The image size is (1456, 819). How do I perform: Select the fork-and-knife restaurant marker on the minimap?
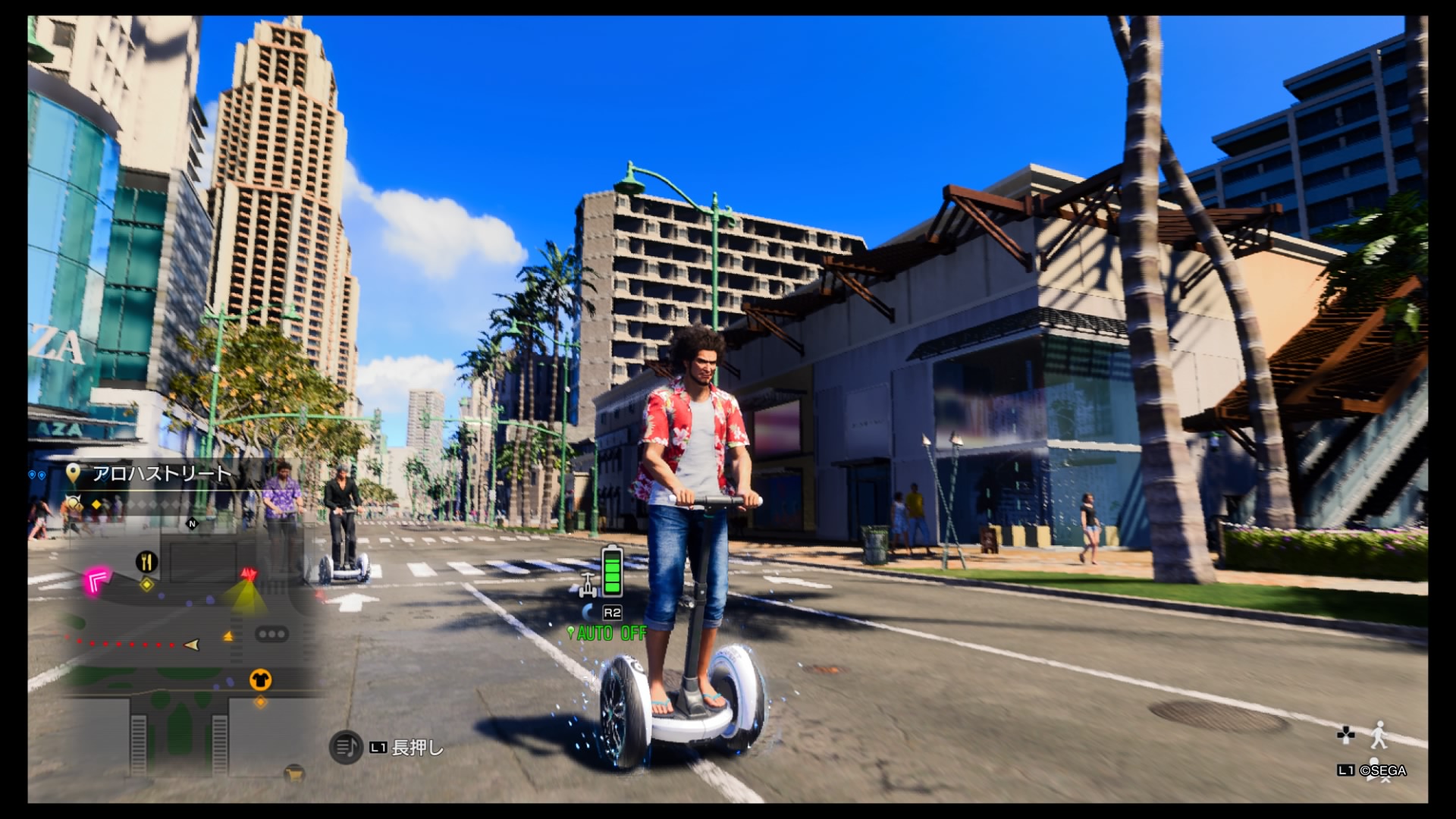pos(146,562)
